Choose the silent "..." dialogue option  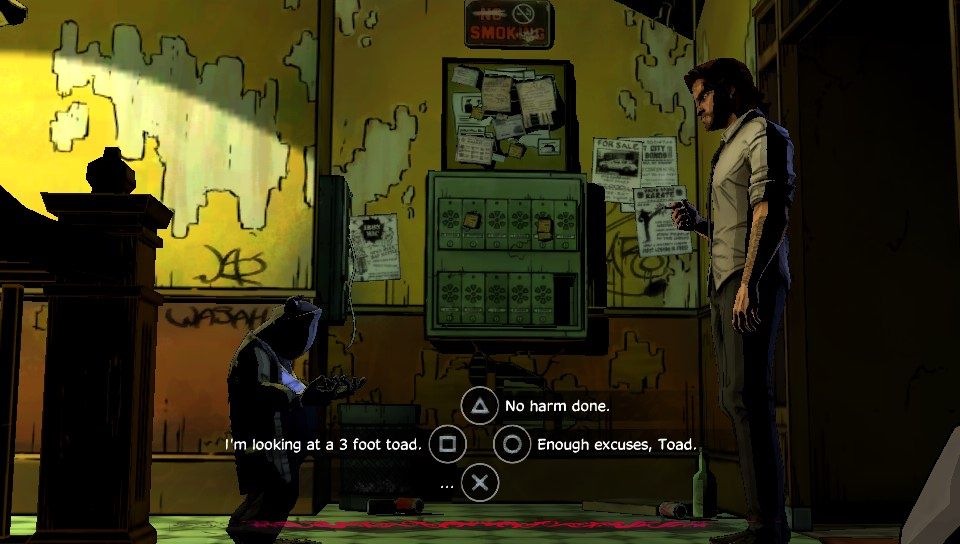[x=481, y=483]
